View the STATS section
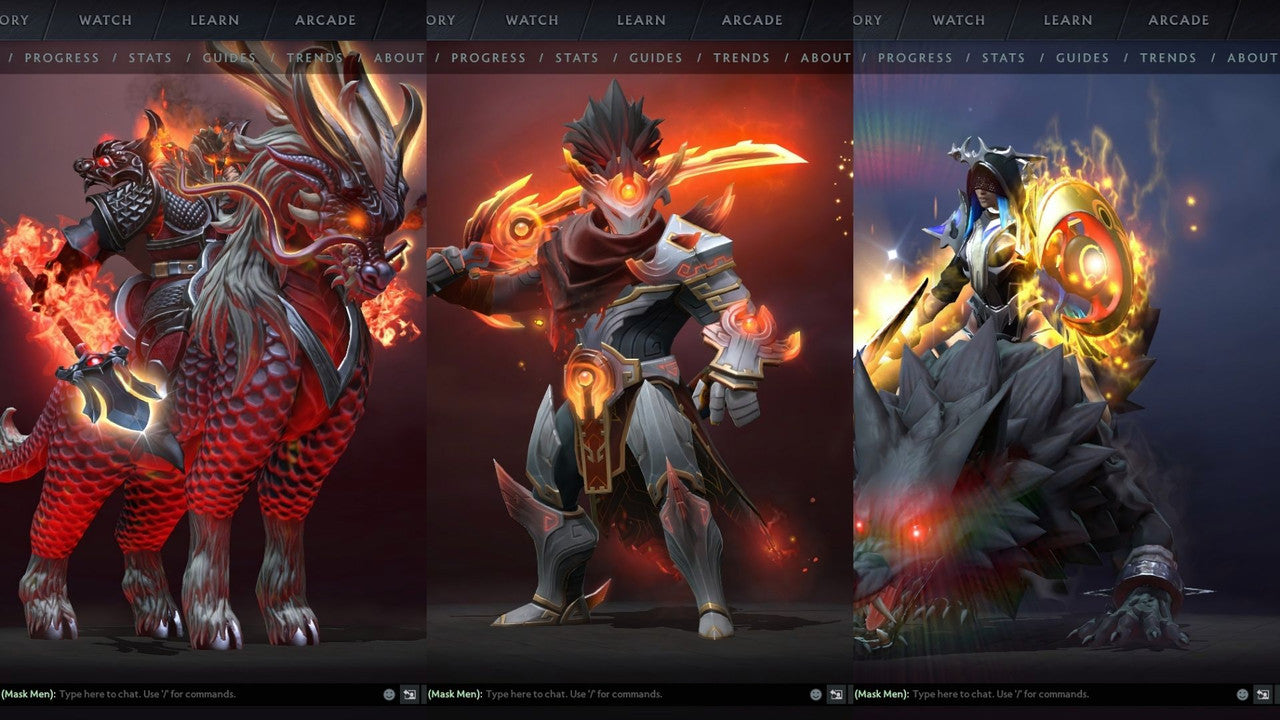Screen dimensions: 1280x720 point(151,58)
